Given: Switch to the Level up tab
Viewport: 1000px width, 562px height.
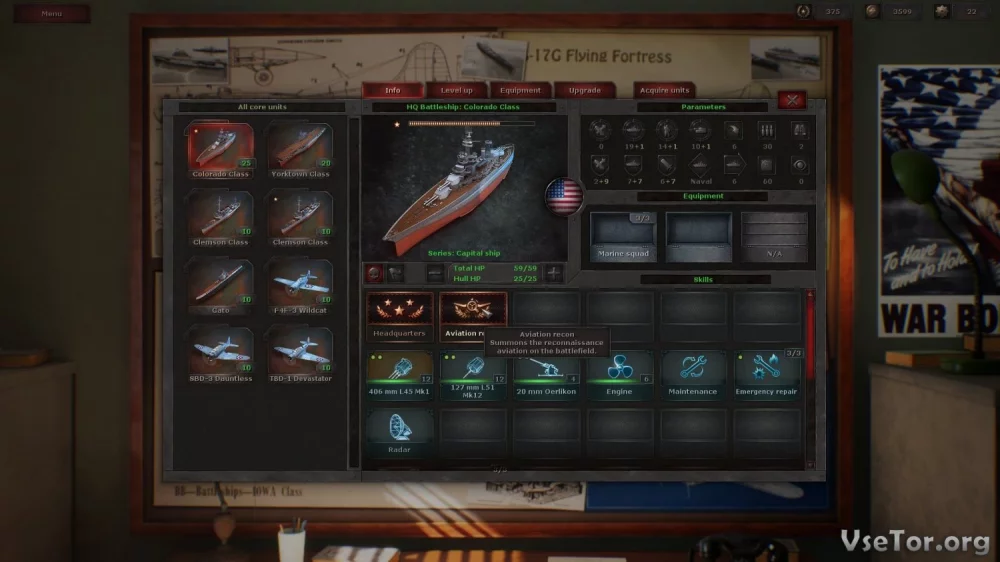Looking at the screenshot, I should pos(457,90).
